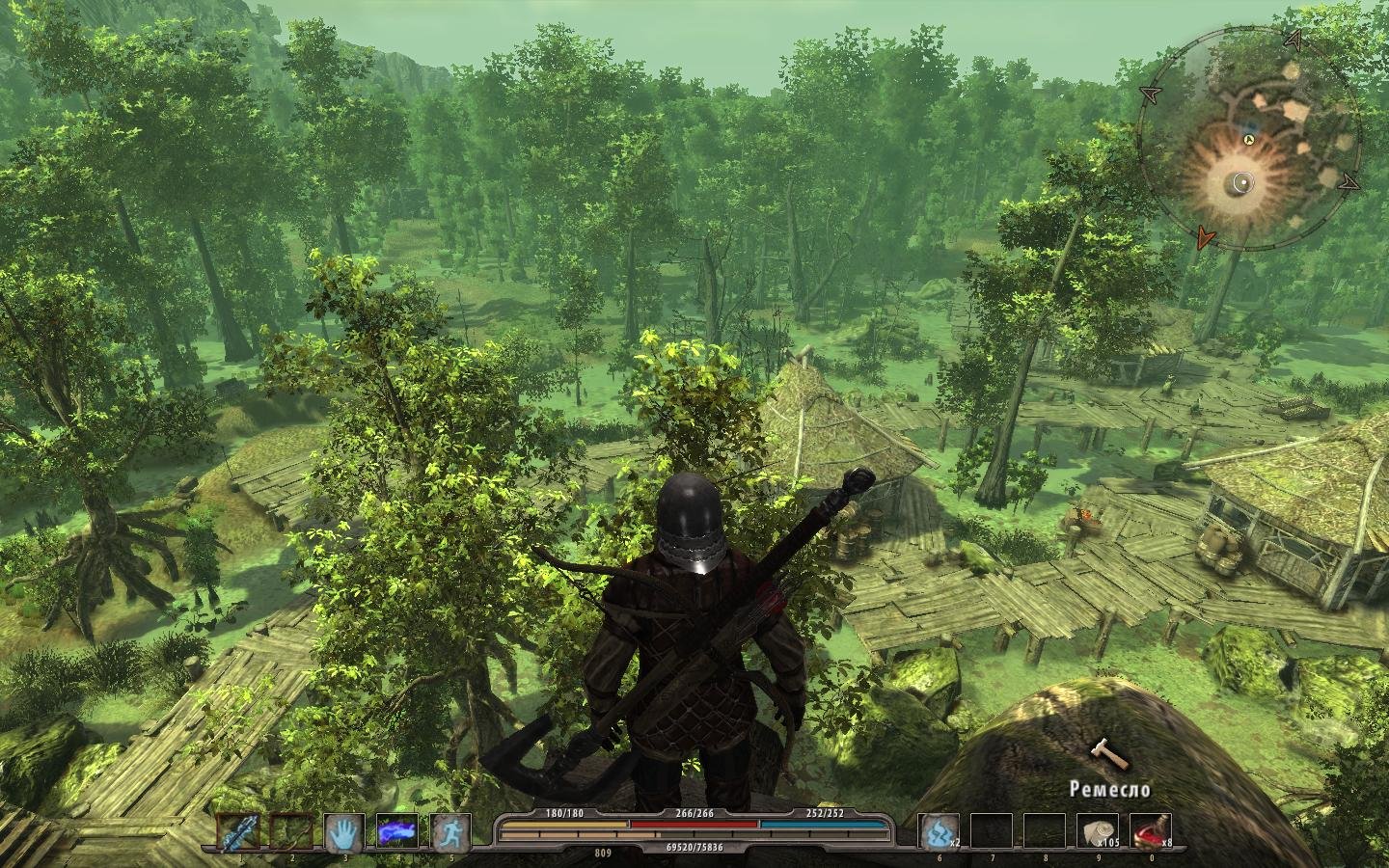
Task: Cast the purple energy bolt spell
Action: (396, 832)
